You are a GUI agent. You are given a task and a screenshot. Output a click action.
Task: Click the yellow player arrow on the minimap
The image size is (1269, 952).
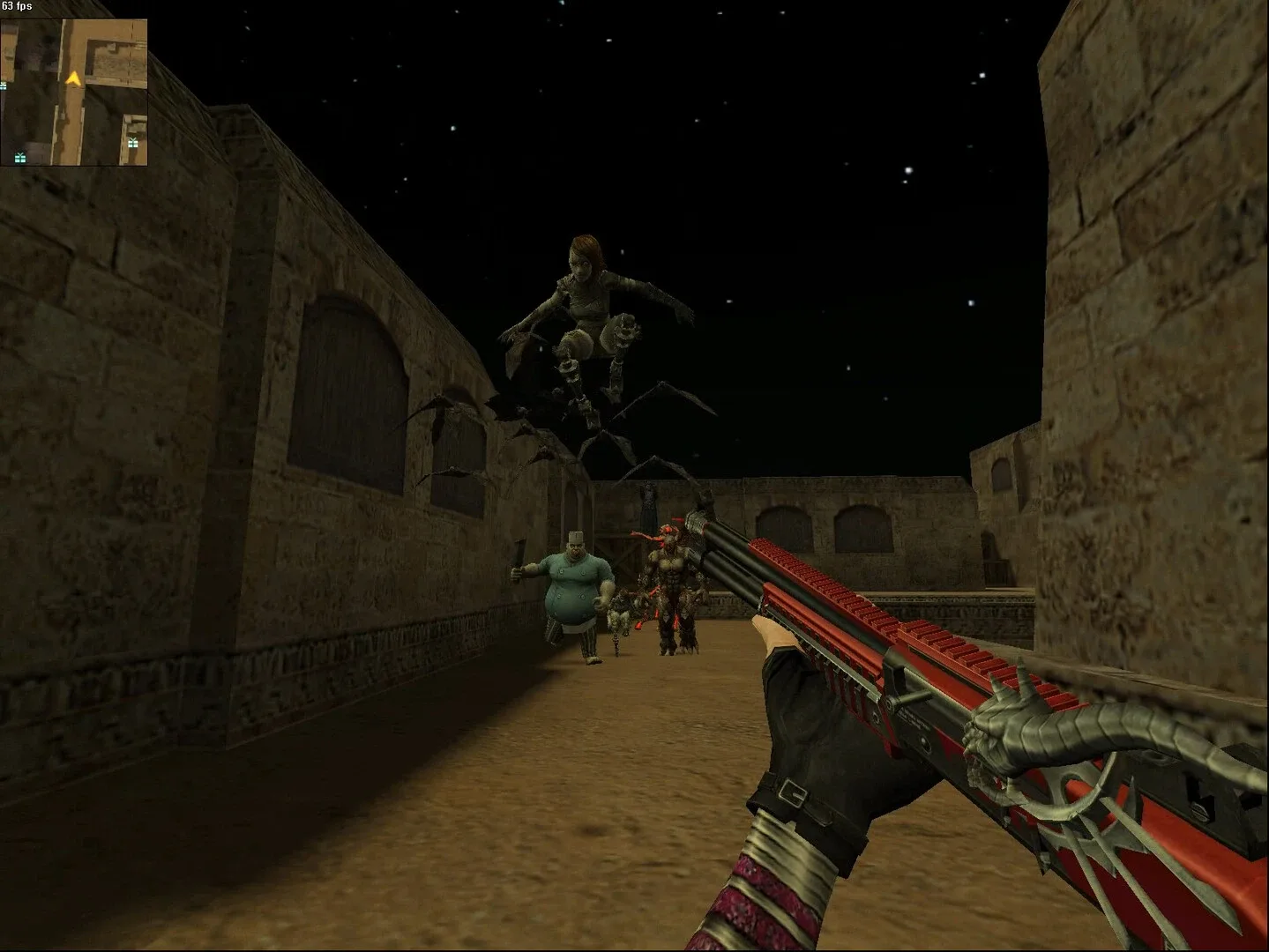pyautogui.click(x=73, y=80)
